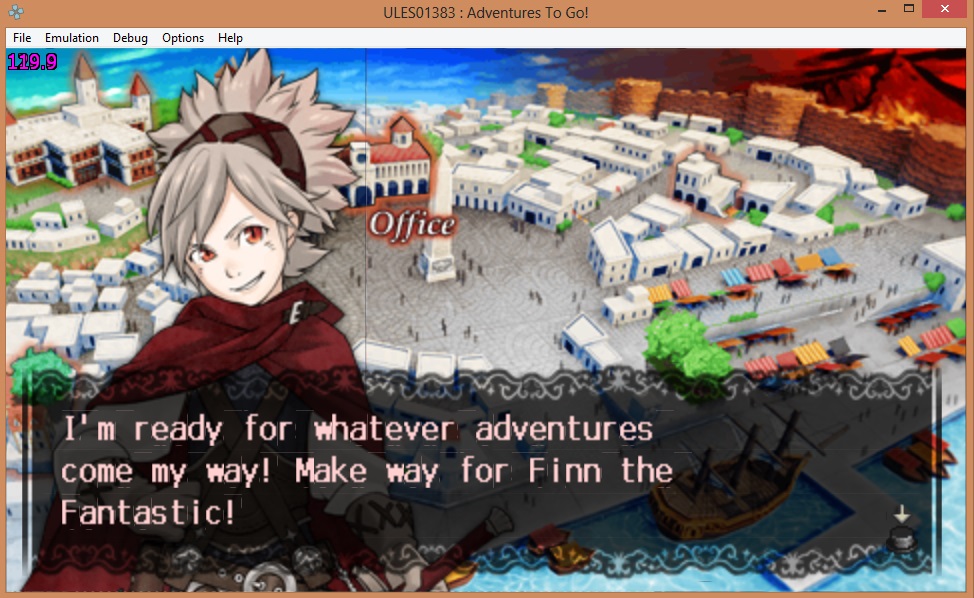Image resolution: width=974 pixels, height=598 pixels.
Task: Close the emulator window
Action: 945,9
